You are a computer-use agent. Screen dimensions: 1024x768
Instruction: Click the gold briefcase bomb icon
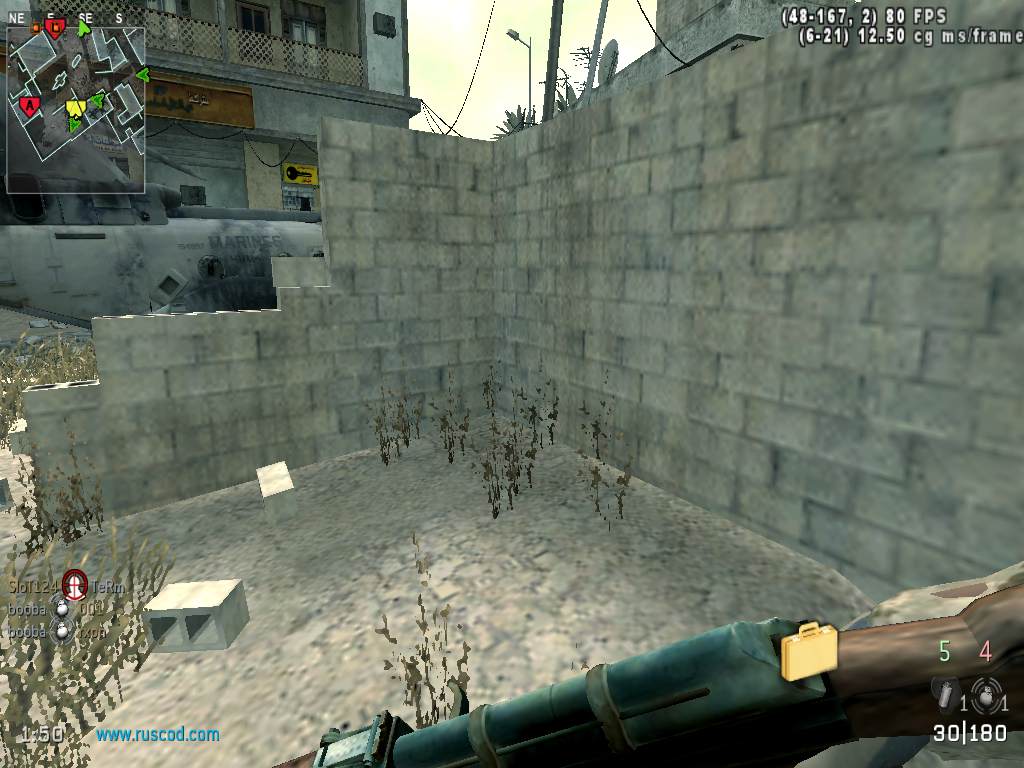[809, 651]
